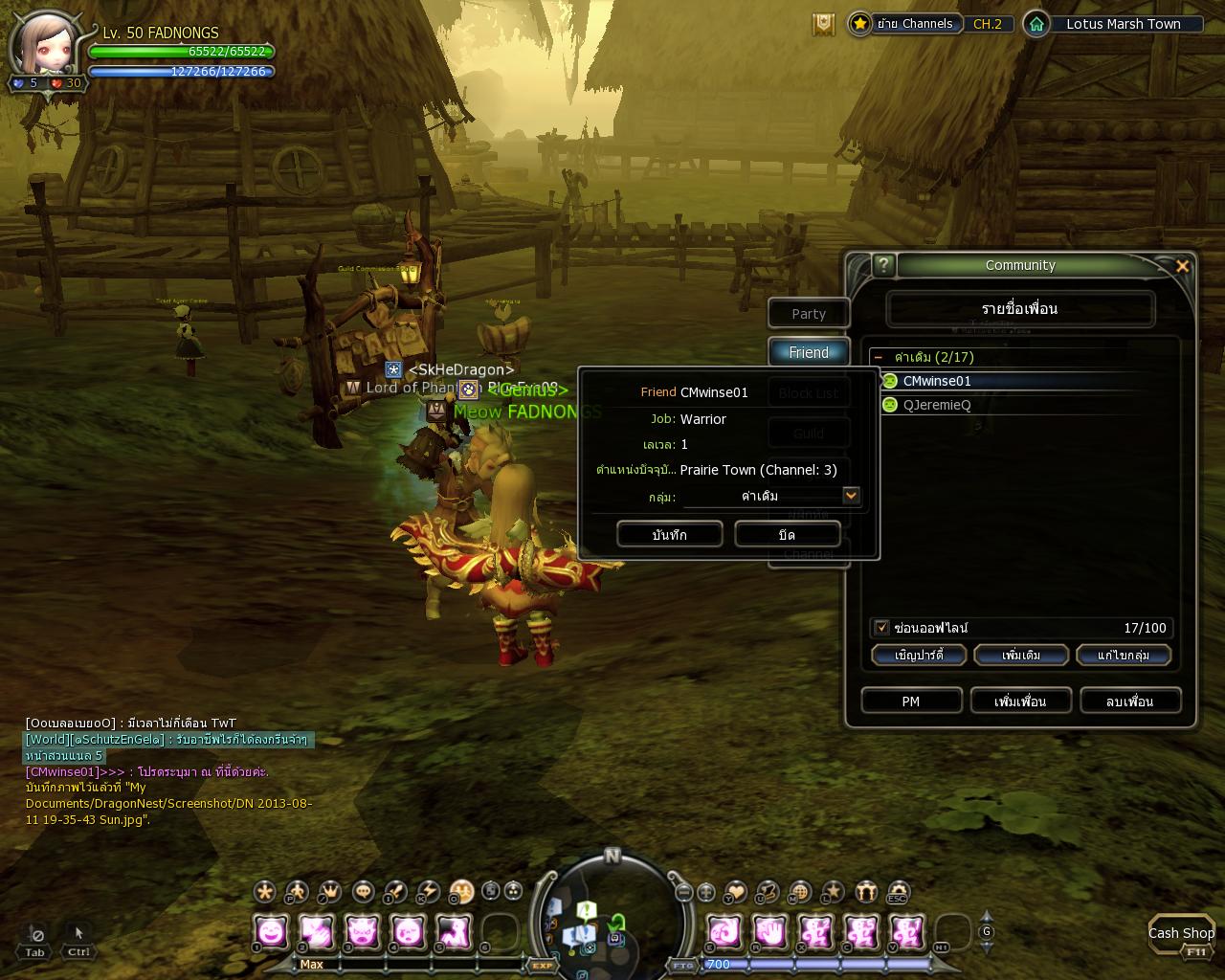
Task: Activate the first pink skill slot
Action: click(272, 931)
